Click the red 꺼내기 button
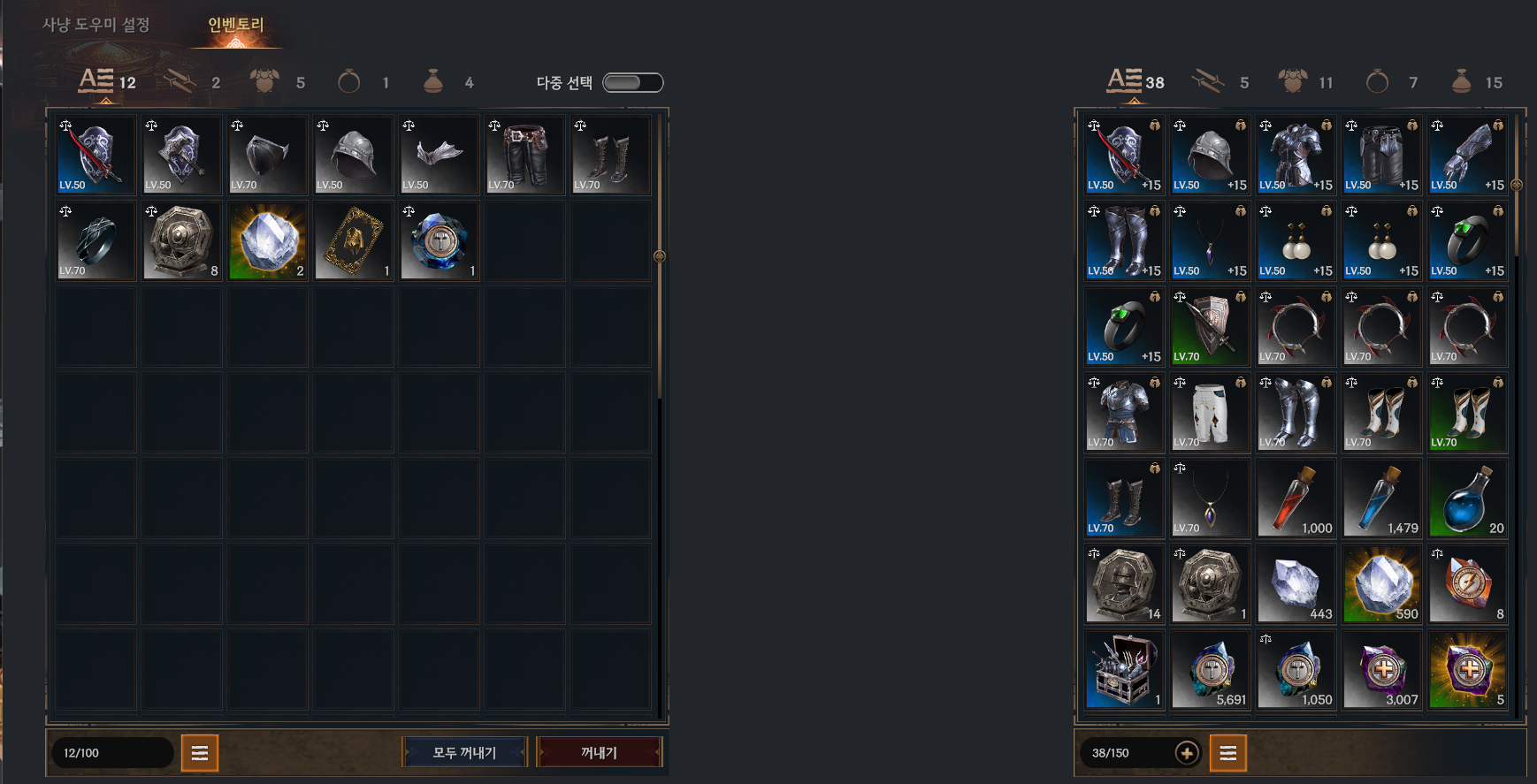The width and height of the screenshot is (1537, 784). [x=599, y=752]
